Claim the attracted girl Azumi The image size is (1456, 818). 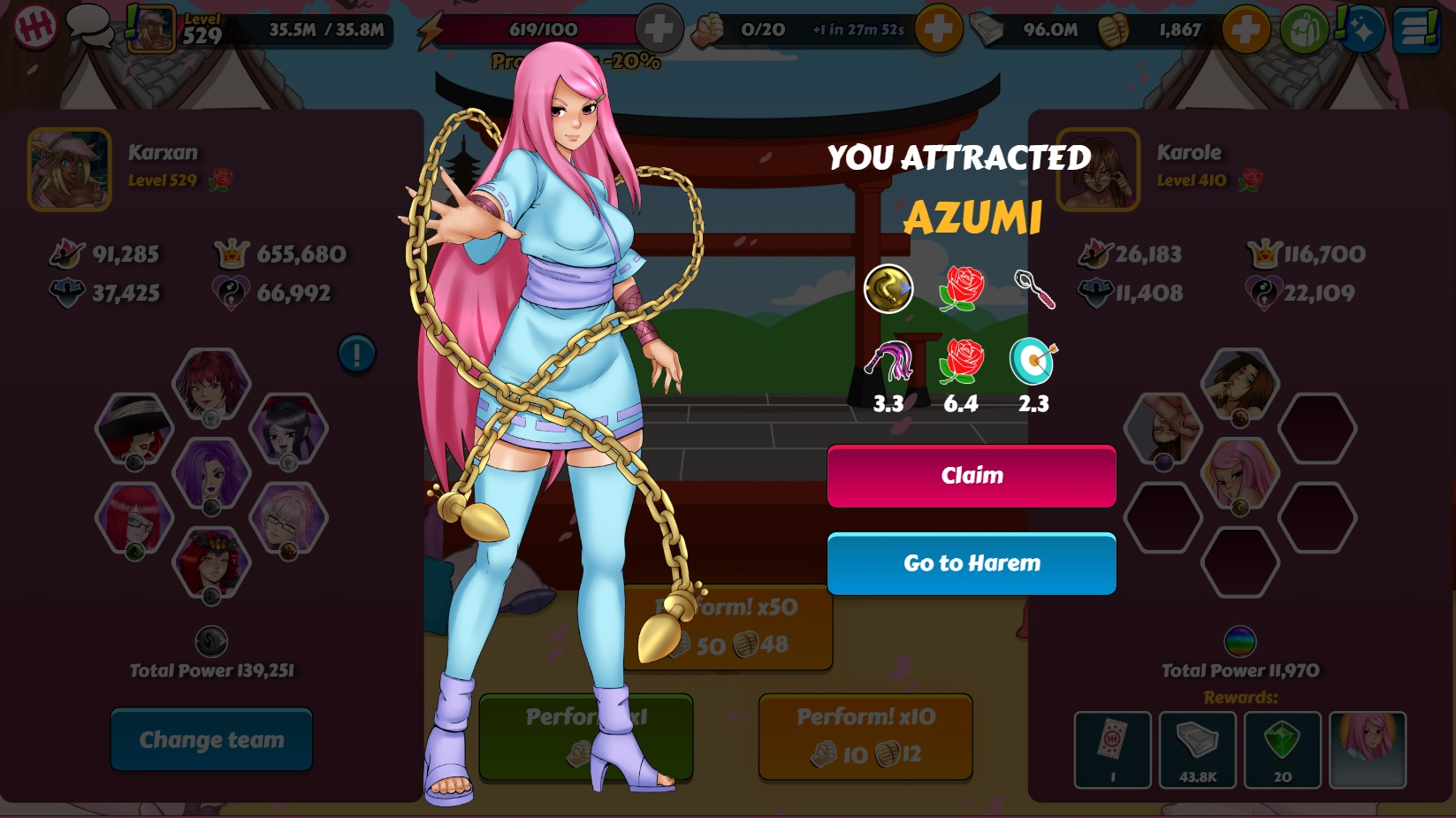(x=971, y=476)
